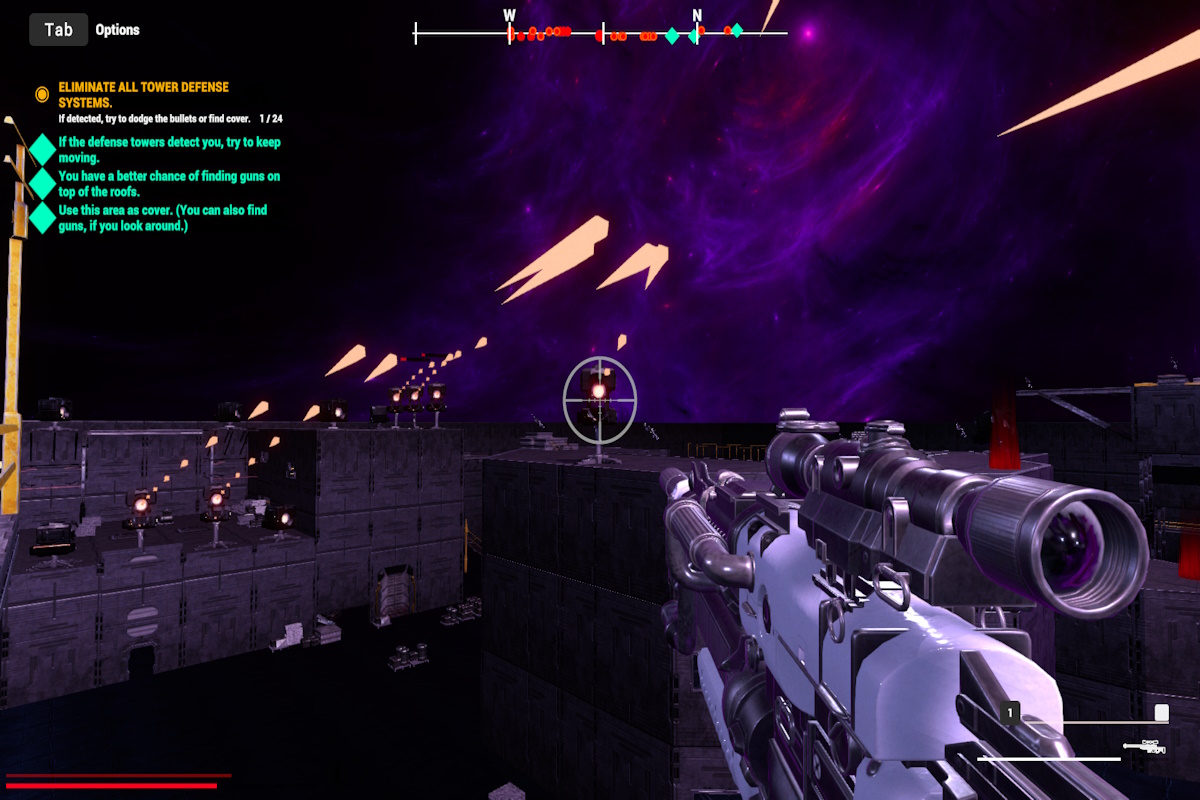The width and height of the screenshot is (1200, 800).
Task: Select the hint about guns on roofs
Action: tap(169, 184)
